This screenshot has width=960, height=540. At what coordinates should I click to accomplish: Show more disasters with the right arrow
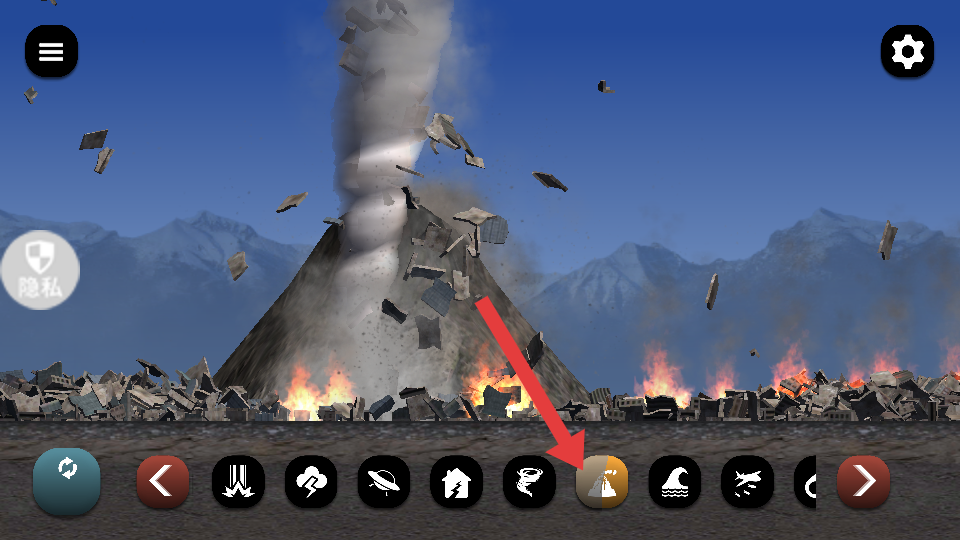pyautogui.click(x=862, y=482)
